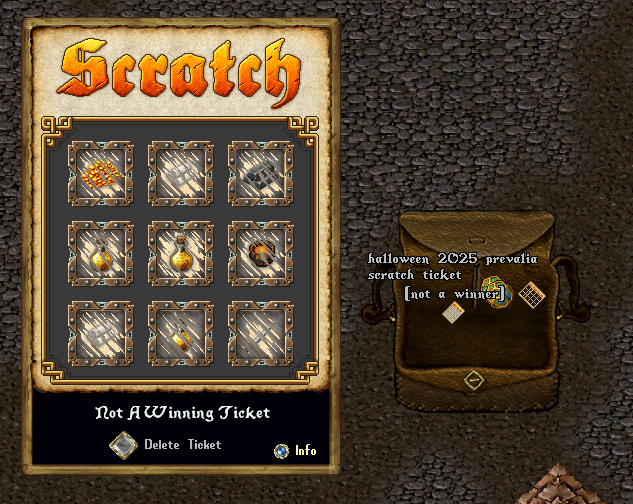Minimize the backpack with its bottom clasp
This screenshot has width=633, height=504.
click(474, 381)
